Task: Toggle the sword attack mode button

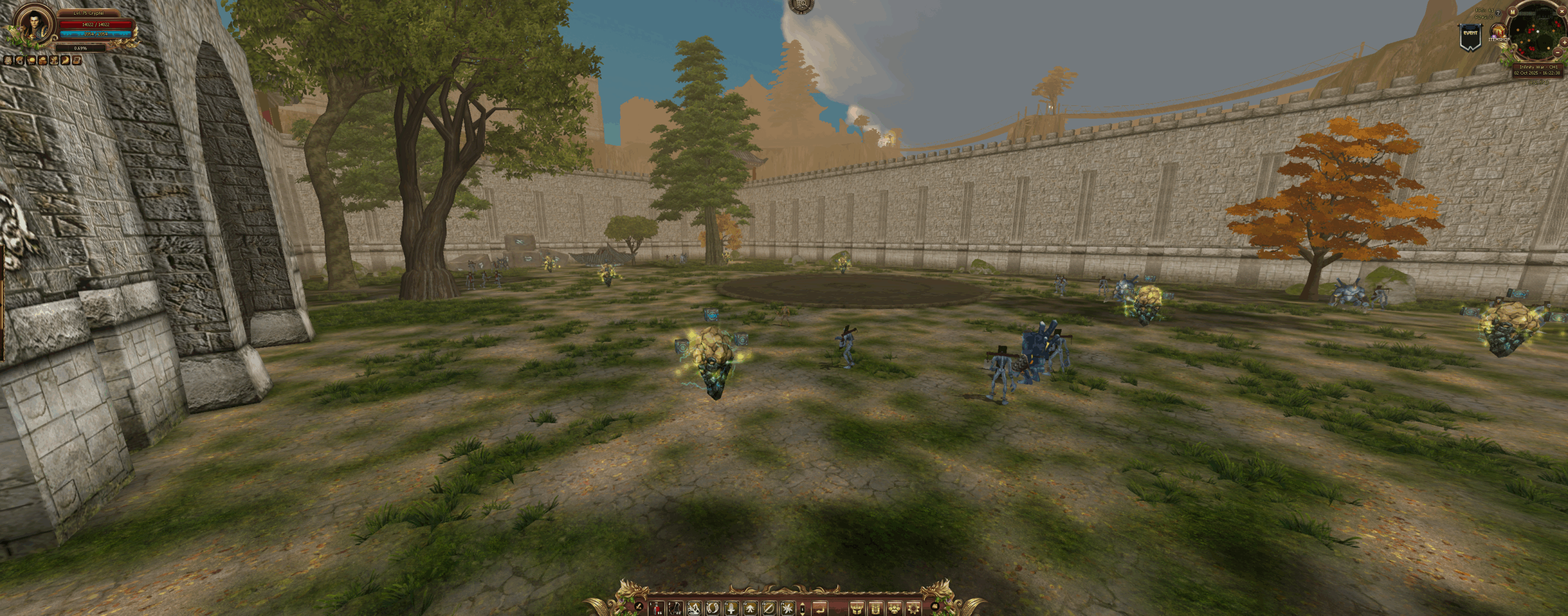Action: click(x=638, y=607)
